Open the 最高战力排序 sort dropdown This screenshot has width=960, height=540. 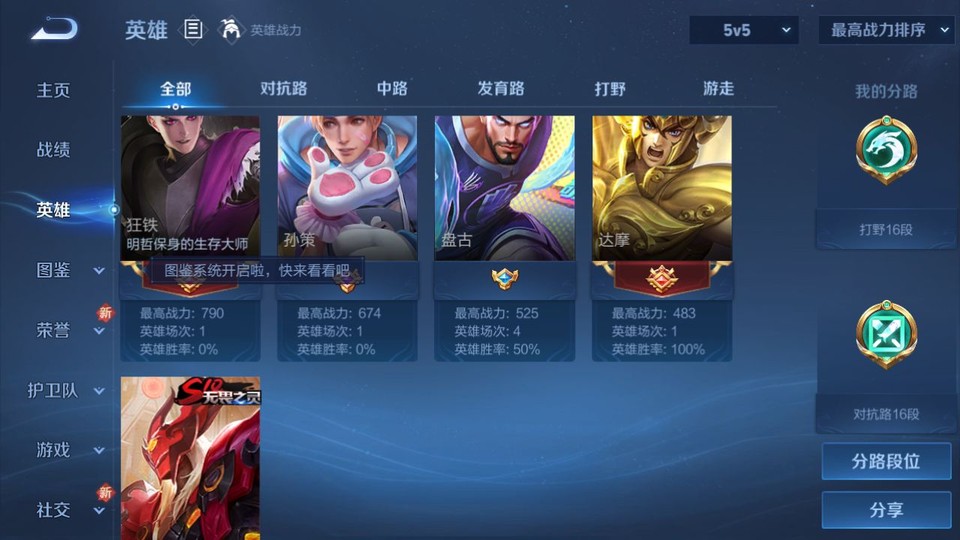coord(887,30)
